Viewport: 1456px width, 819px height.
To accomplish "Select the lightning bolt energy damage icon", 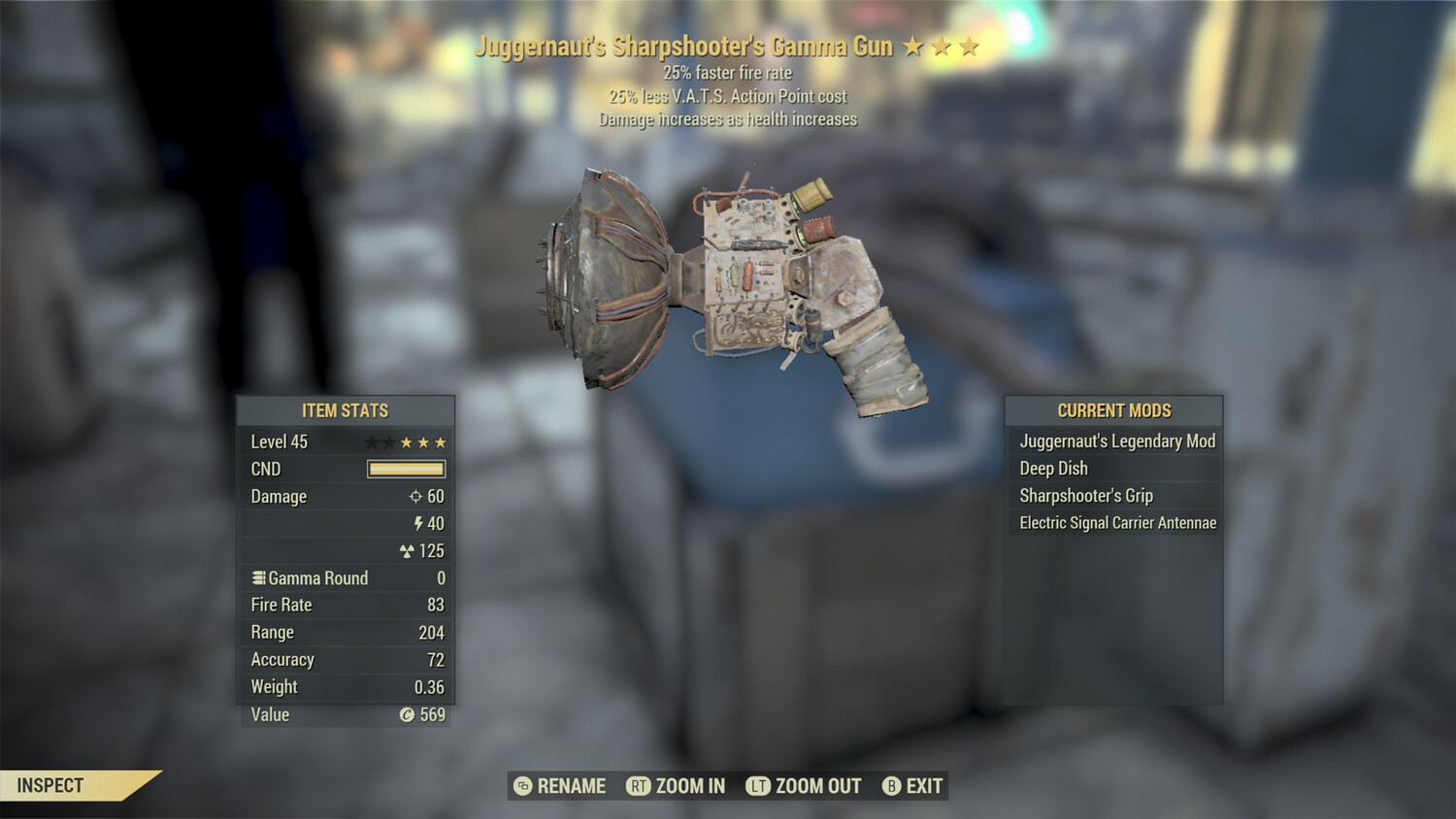I will 418,523.
